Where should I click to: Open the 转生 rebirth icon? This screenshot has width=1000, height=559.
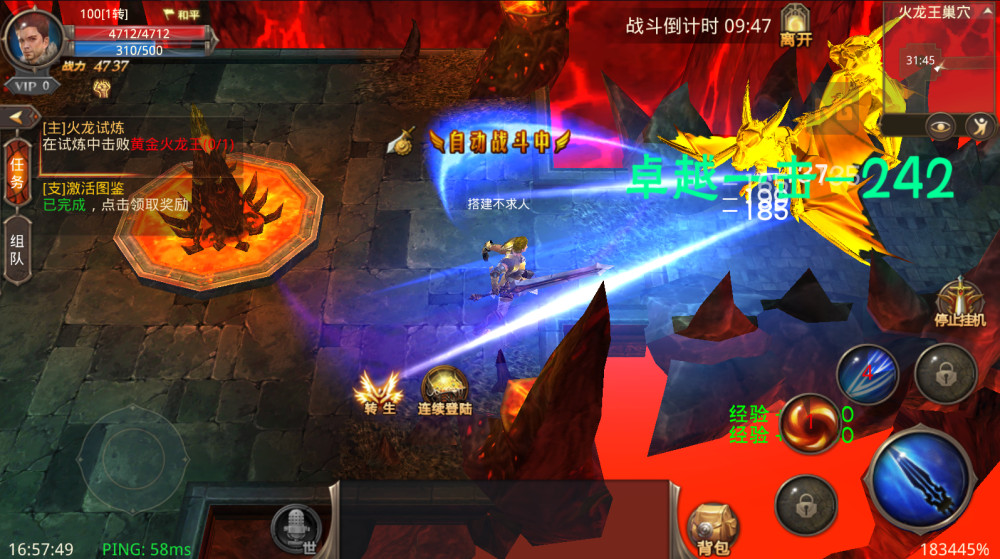[379, 392]
